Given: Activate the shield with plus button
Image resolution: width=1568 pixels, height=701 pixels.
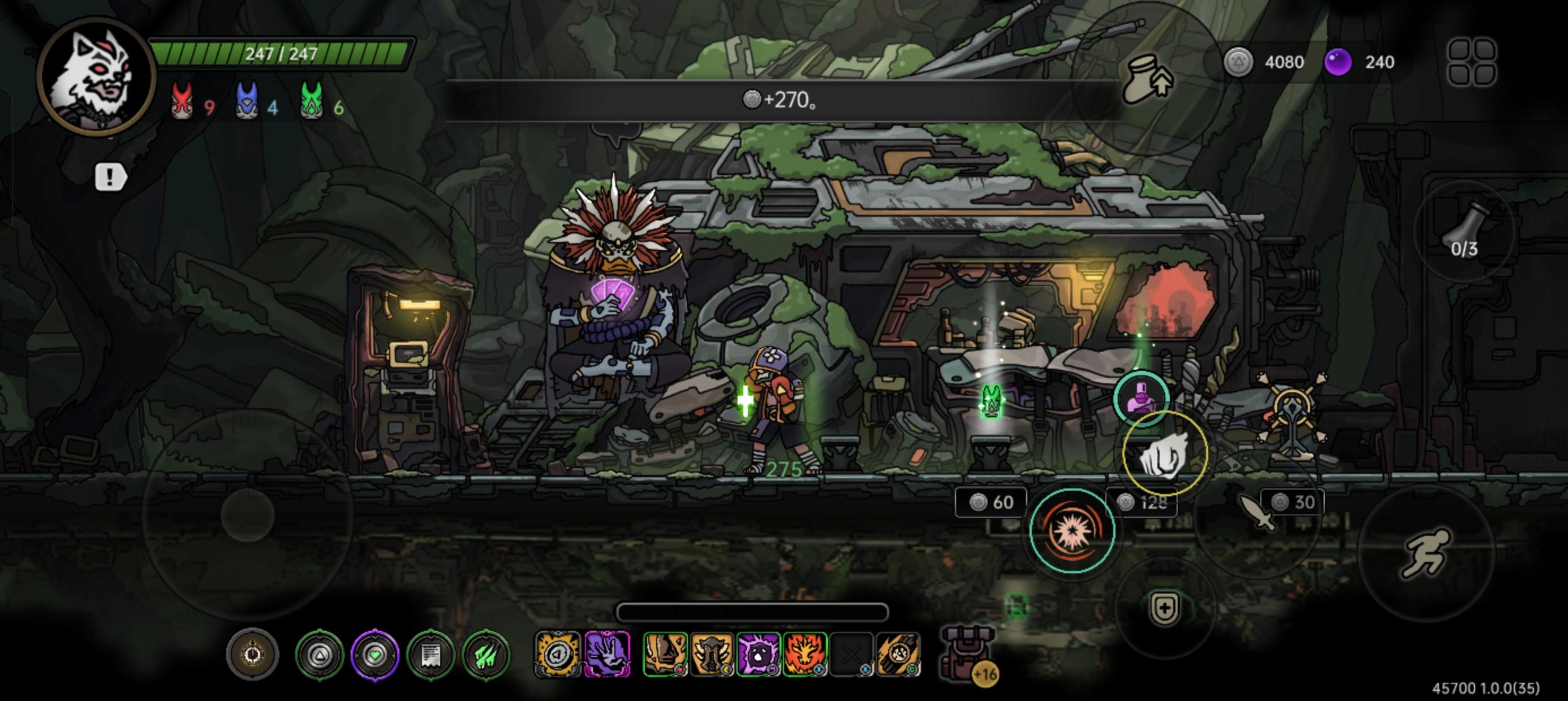Looking at the screenshot, I should [x=1165, y=608].
